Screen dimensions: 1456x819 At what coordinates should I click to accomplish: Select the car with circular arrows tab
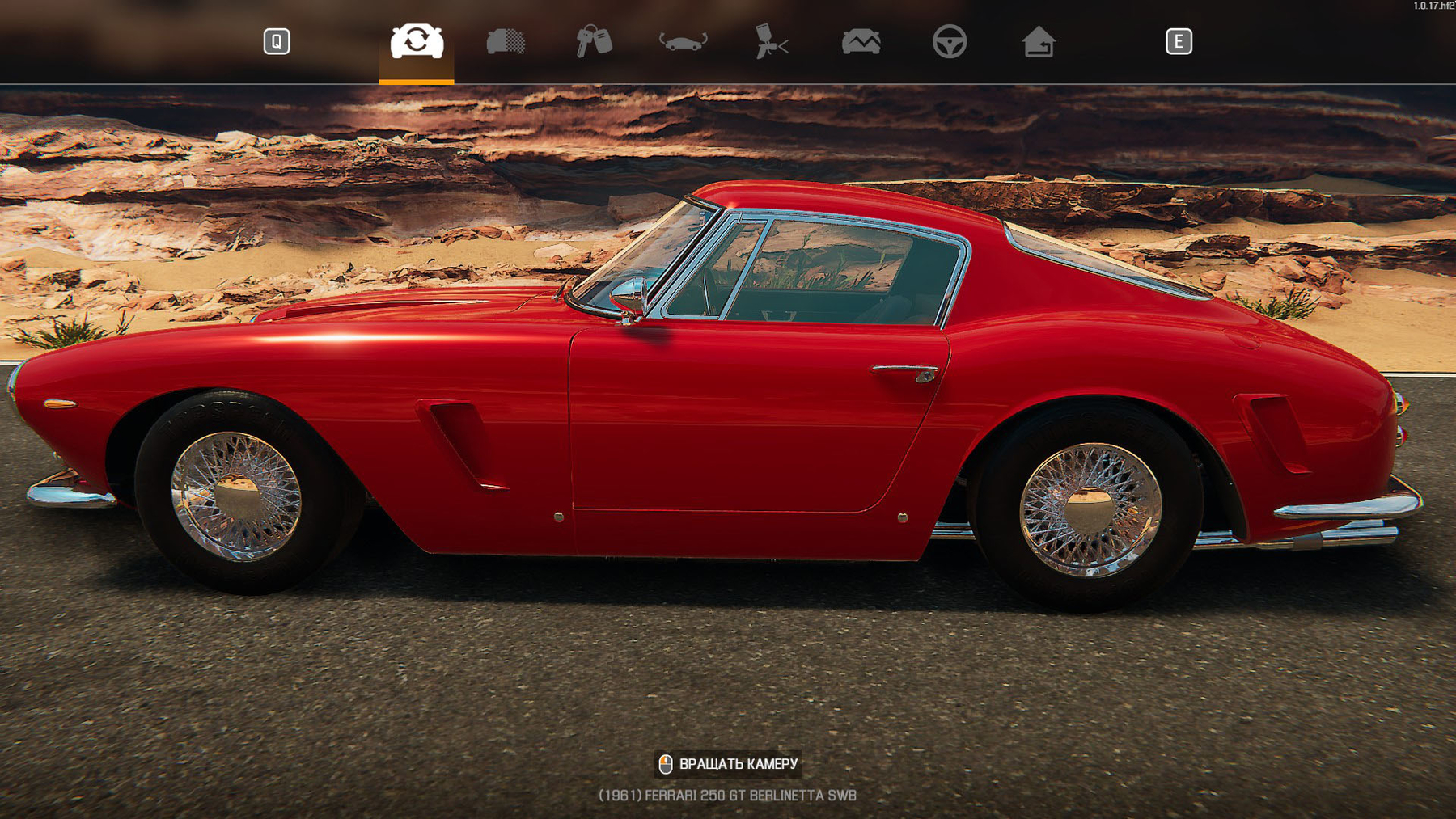(417, 41)
